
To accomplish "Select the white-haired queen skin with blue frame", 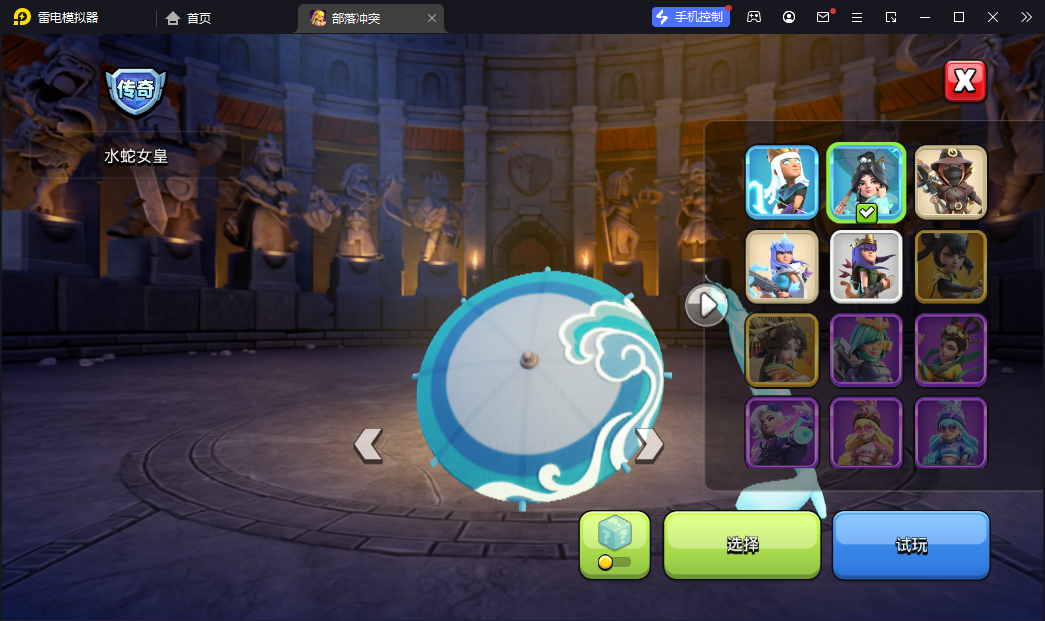I will pyautogui.click(x=781, y=182).
